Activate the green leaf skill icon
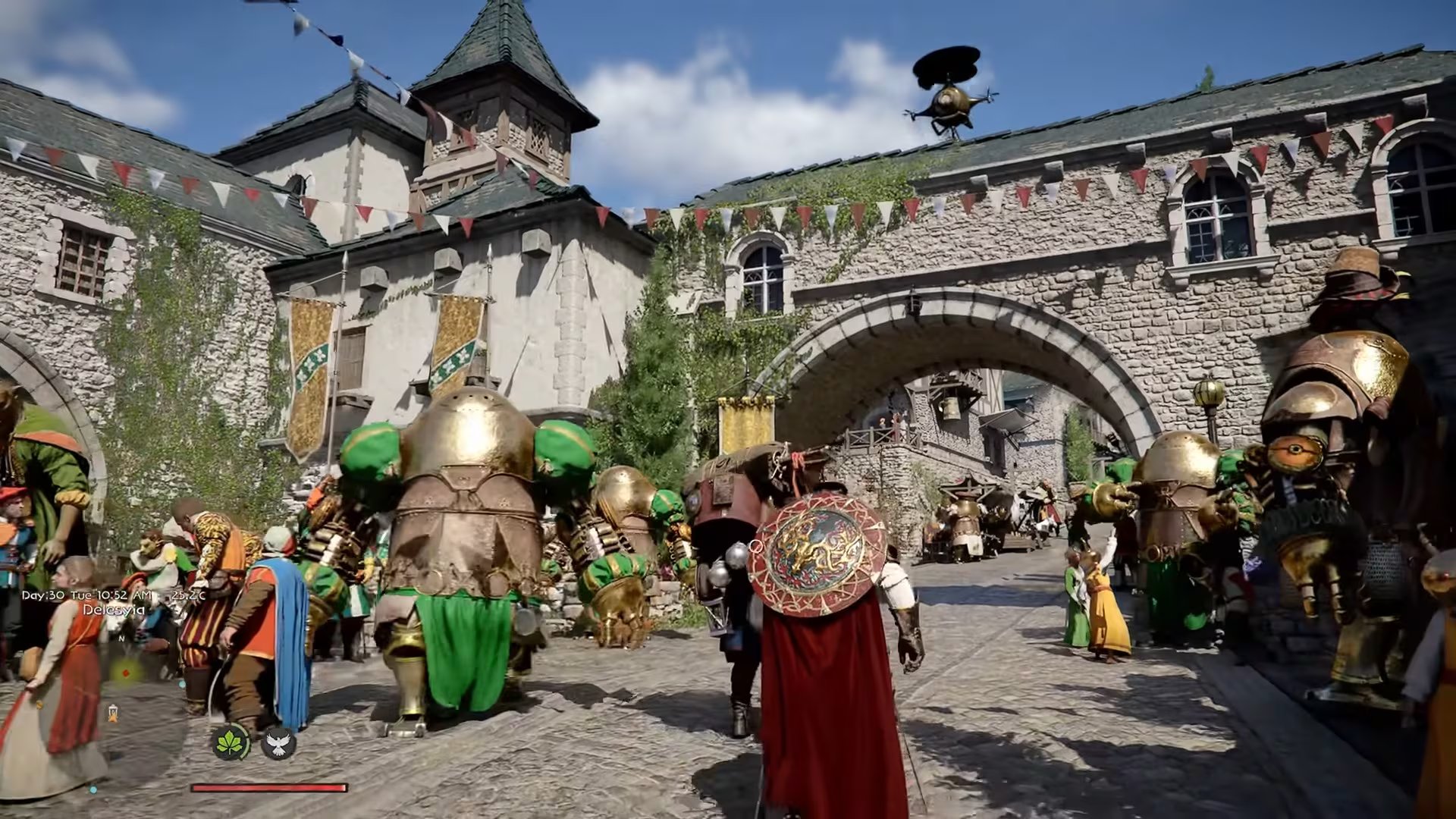Viewport: 1456px width, 819px height. click(x=231, y=742)
